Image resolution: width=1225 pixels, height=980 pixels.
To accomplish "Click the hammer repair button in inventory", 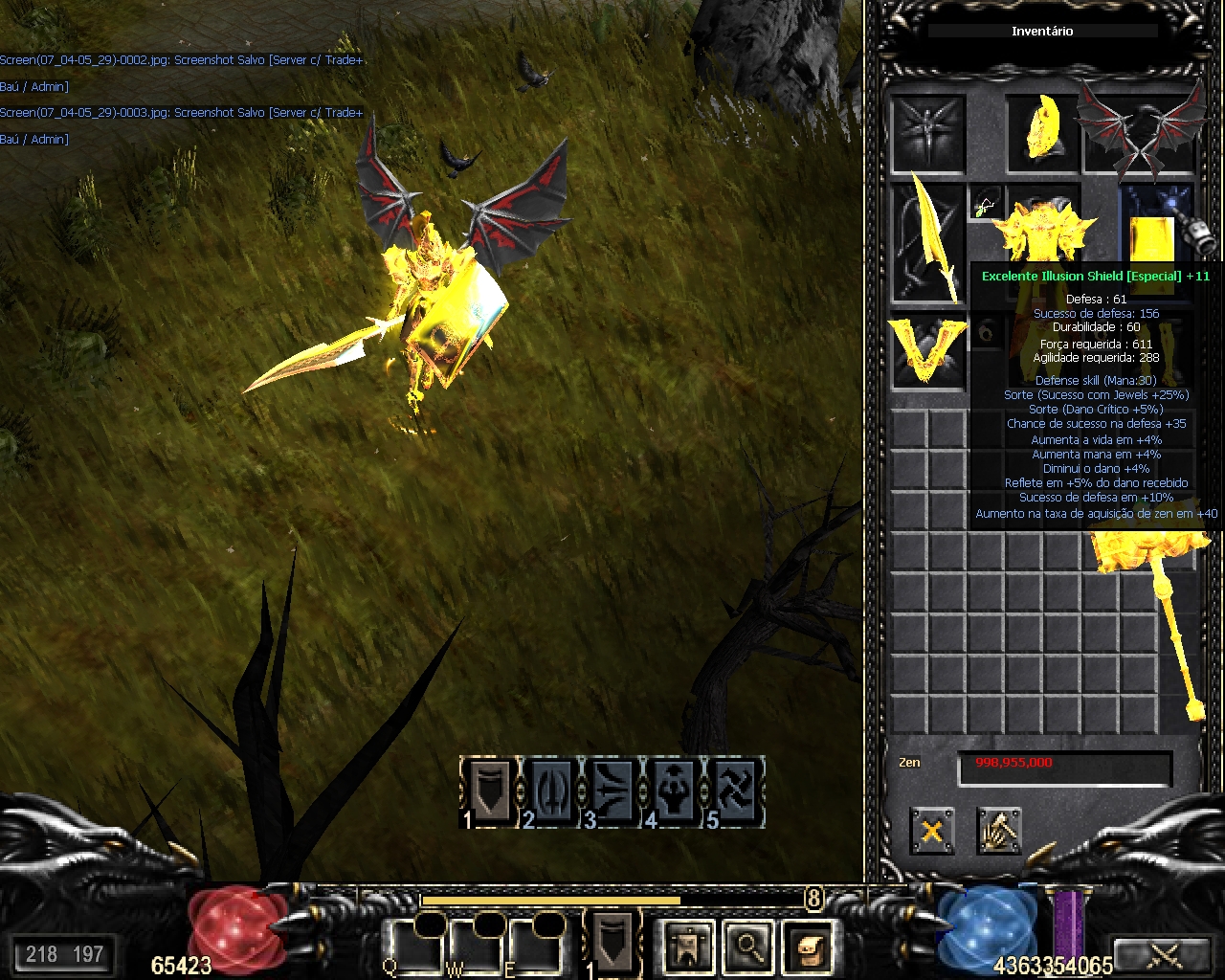I will [999, 830].
